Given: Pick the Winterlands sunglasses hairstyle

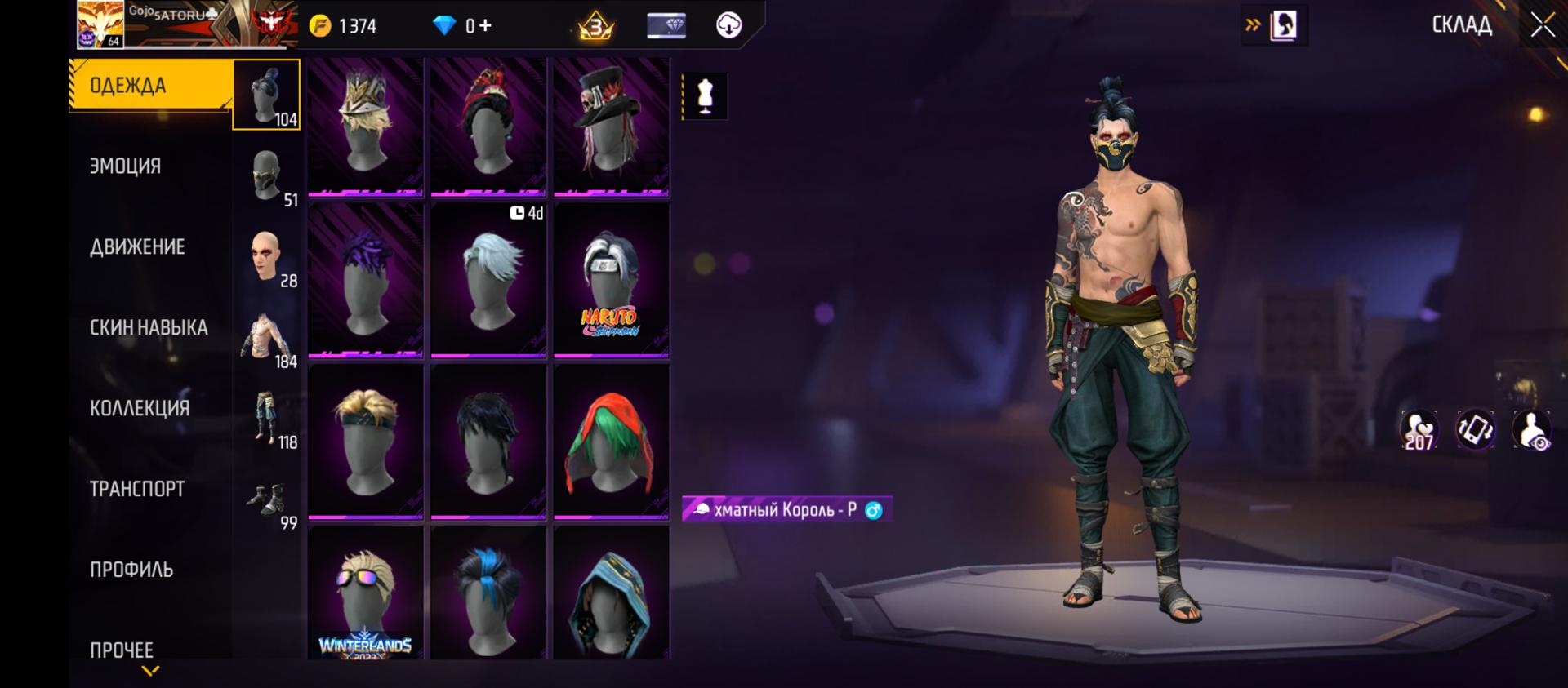Looking at the screenshot, I should (x=365, y=593).
